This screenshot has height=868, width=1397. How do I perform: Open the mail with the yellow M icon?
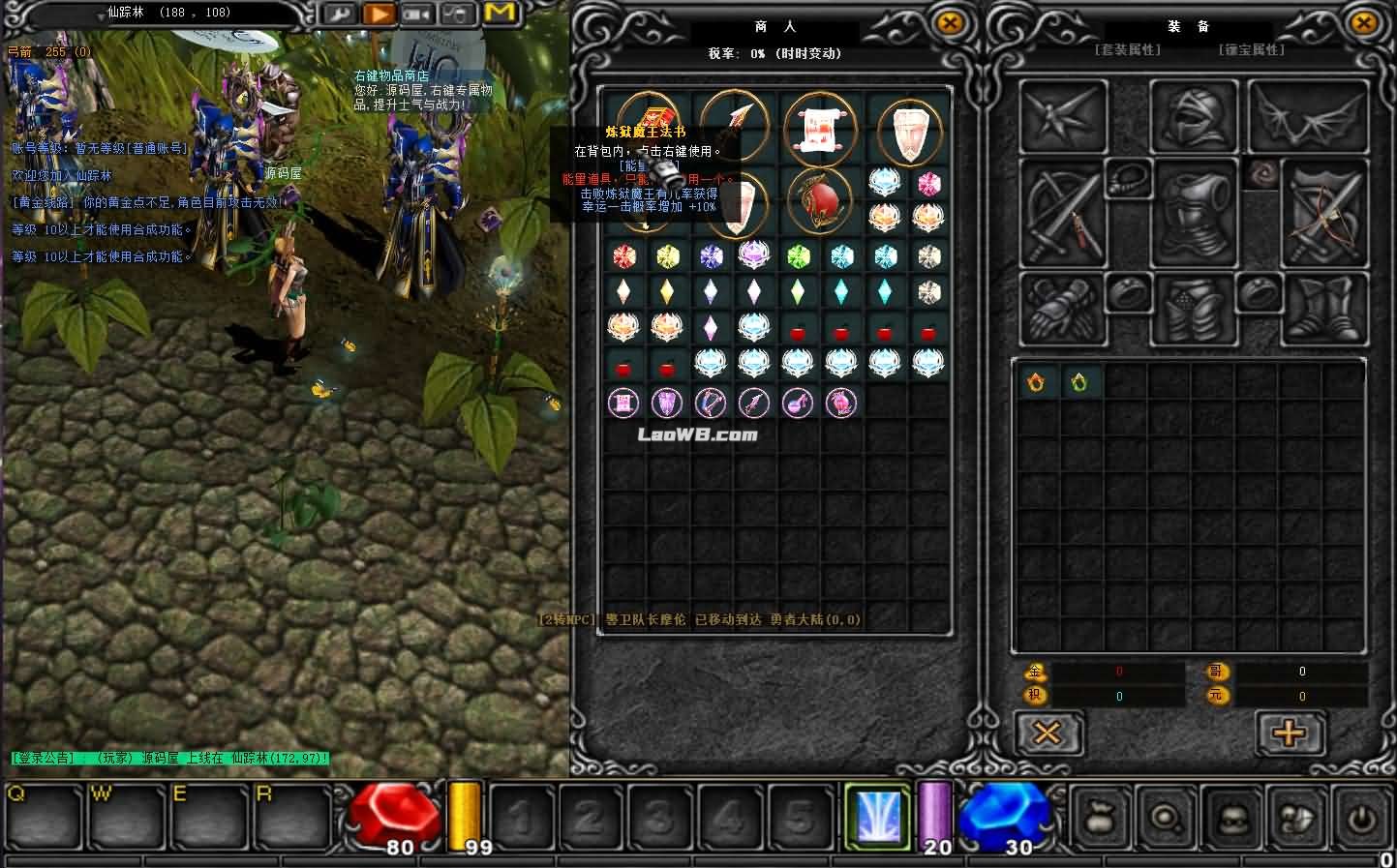[x=499, y=14]
